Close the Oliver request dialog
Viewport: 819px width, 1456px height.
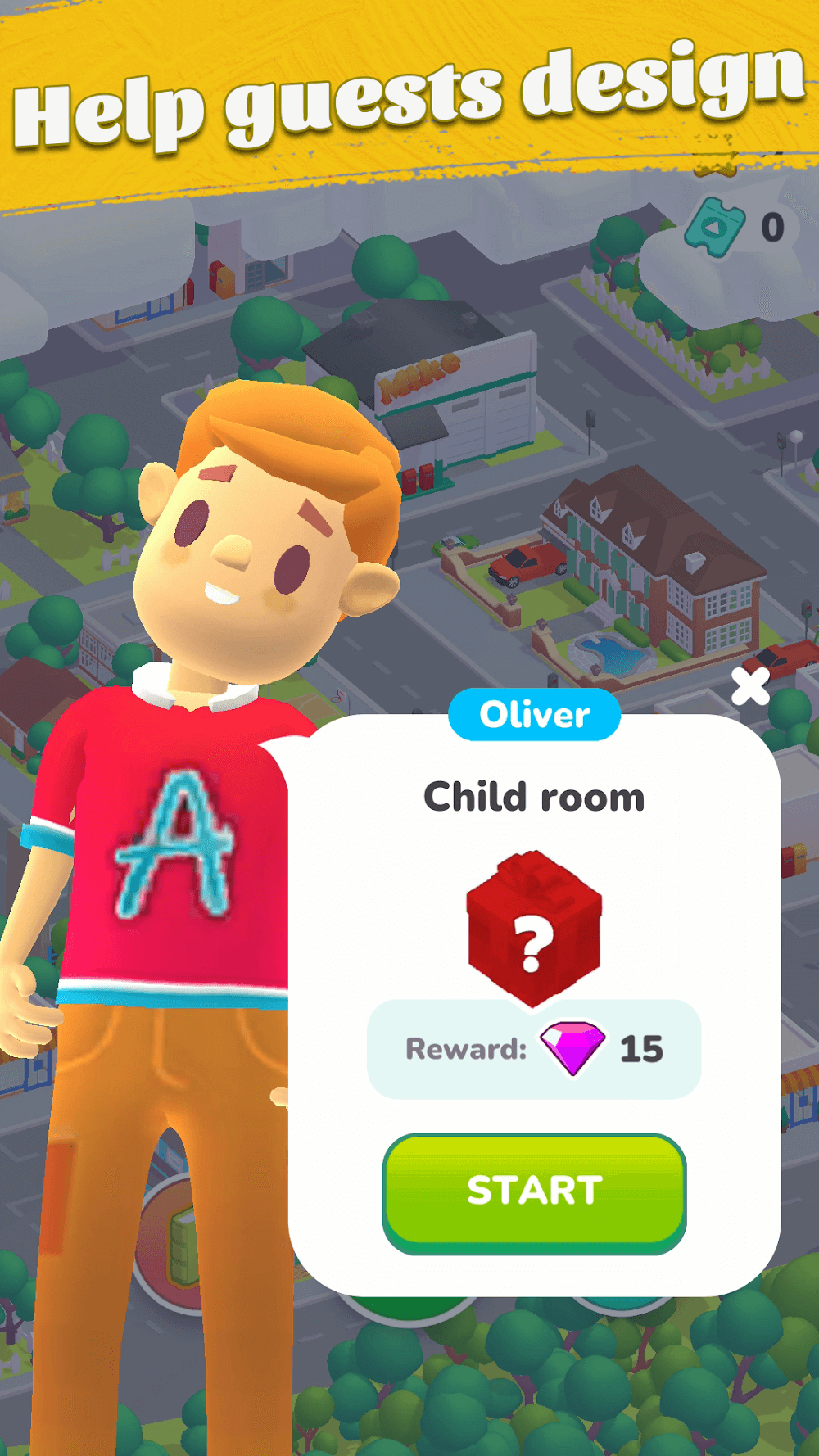click(750, 686)
